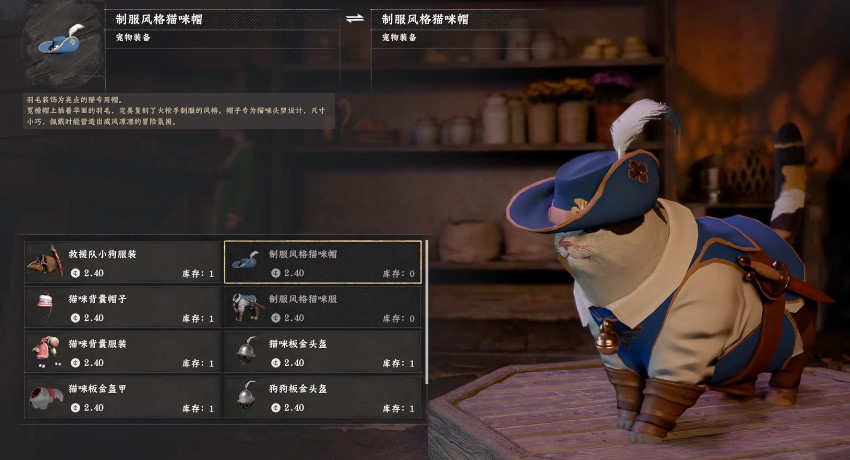Viewport: 850px width, 460px height.
Task: Choose the 猫咪板金头盔 helmet entry
Action: [323, 352]
